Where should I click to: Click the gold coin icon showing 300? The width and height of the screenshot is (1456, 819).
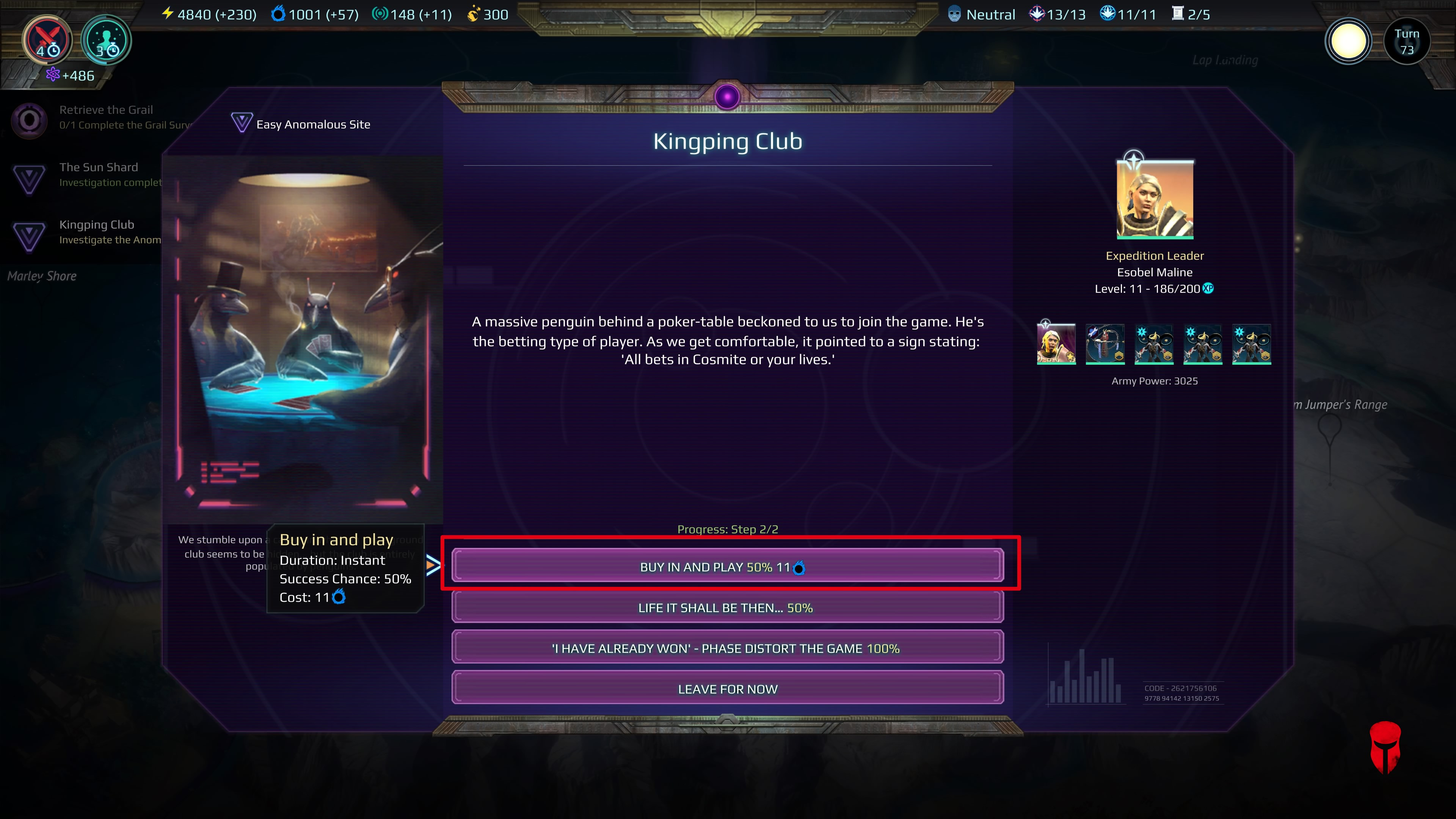474,14
